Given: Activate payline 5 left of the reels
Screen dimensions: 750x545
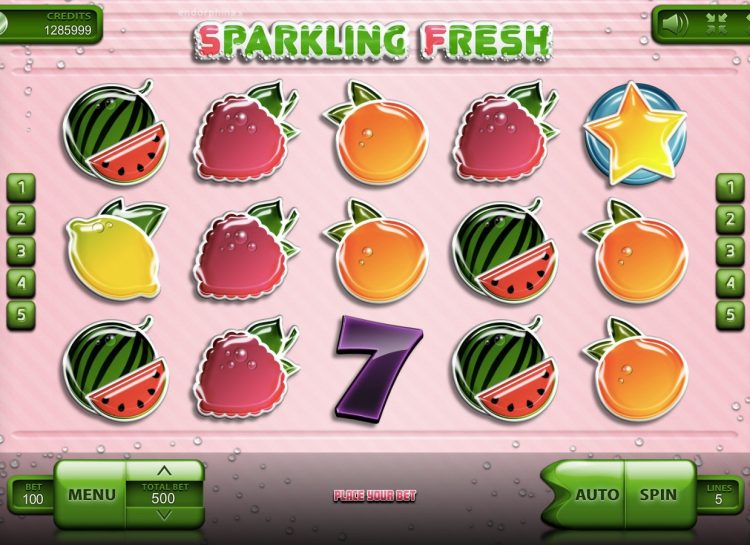Looking at the screenshot, I should 22,313.
